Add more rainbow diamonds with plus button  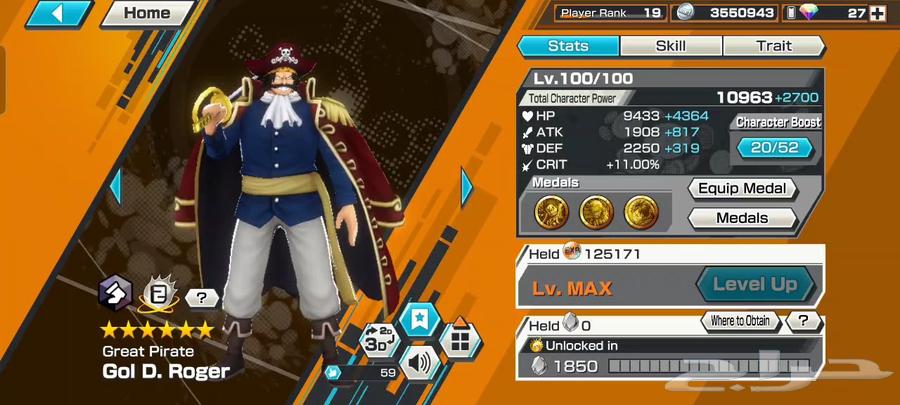tap(877, 13)
